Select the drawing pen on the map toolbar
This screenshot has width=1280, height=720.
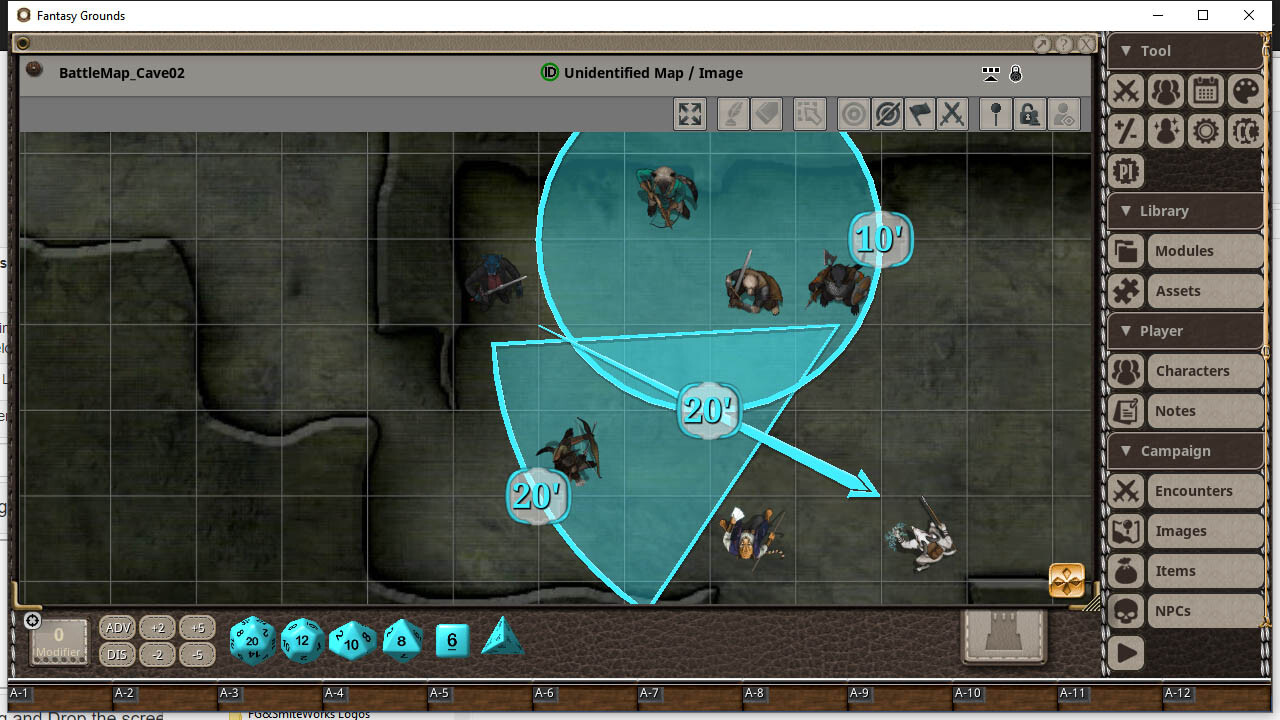pyautogui.click(x=731, y=113)
